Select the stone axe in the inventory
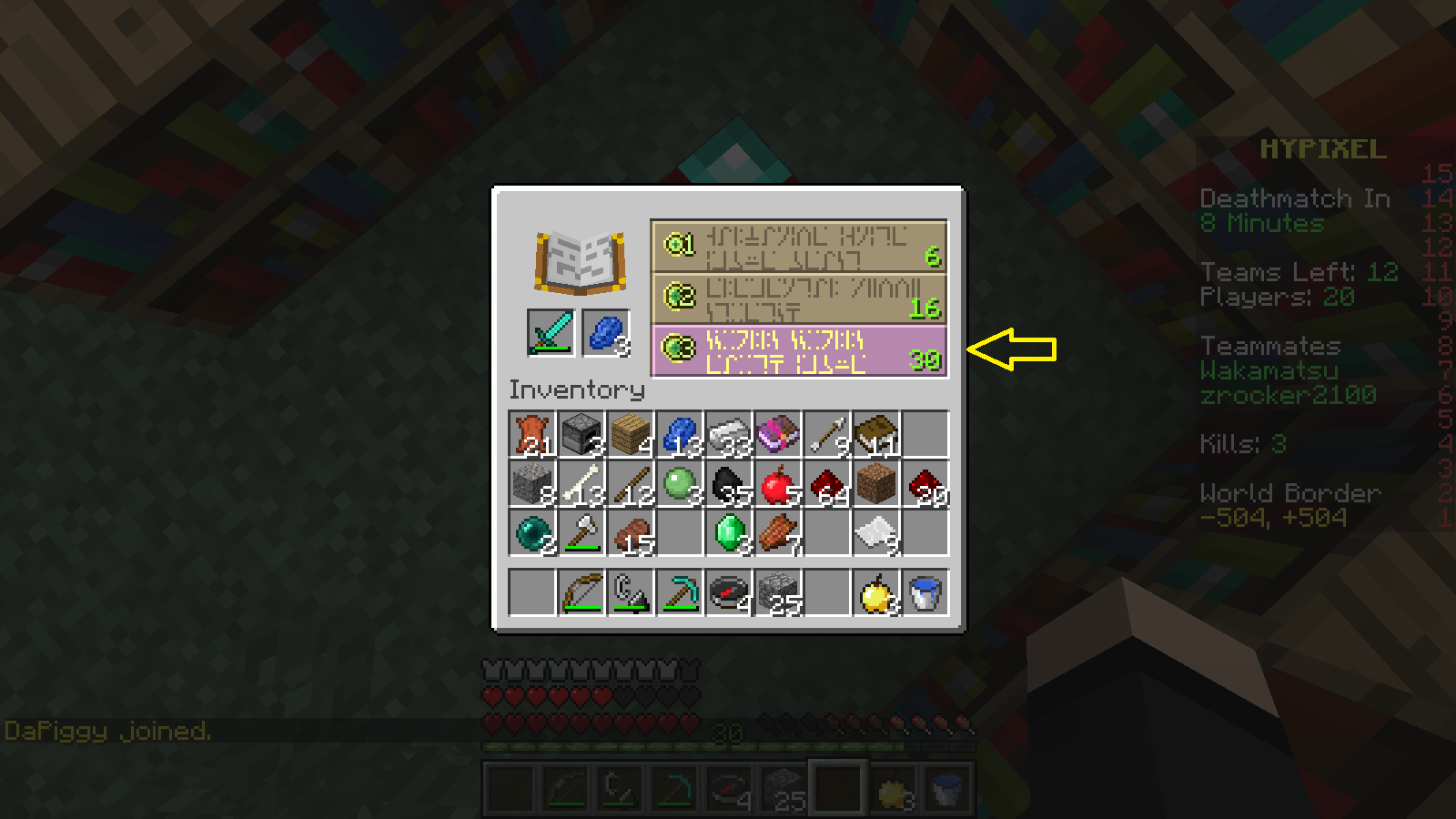1456x819 pixels. 580,532
